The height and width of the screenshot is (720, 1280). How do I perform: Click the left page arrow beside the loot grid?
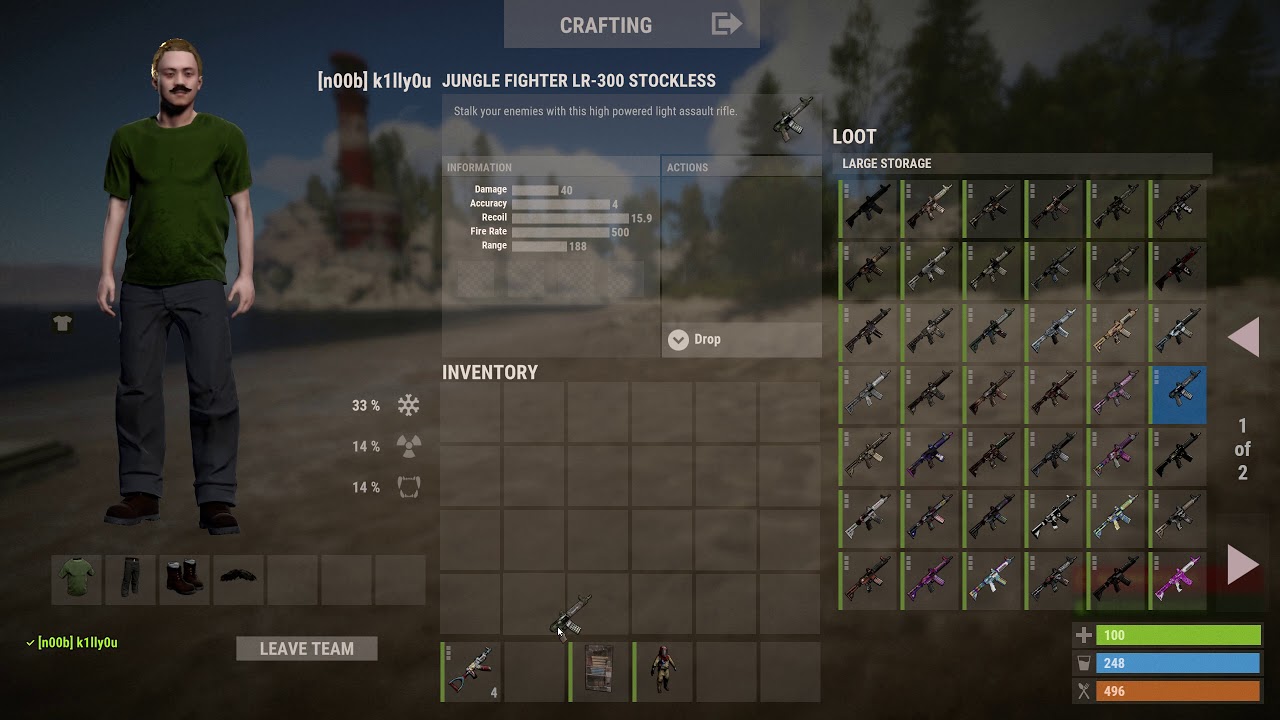click(1243, 337)
